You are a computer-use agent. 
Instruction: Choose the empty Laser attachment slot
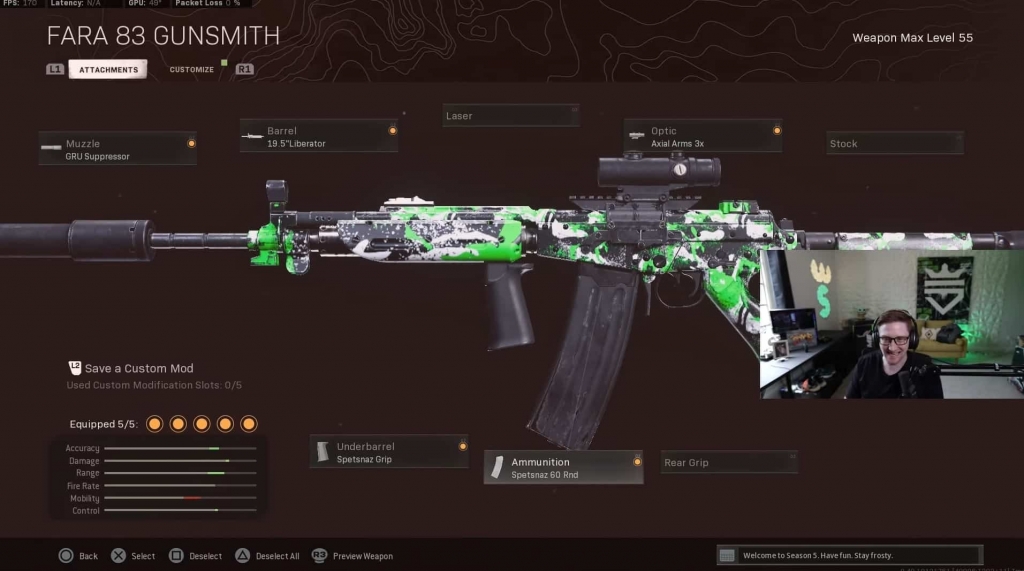click(511, 116)
